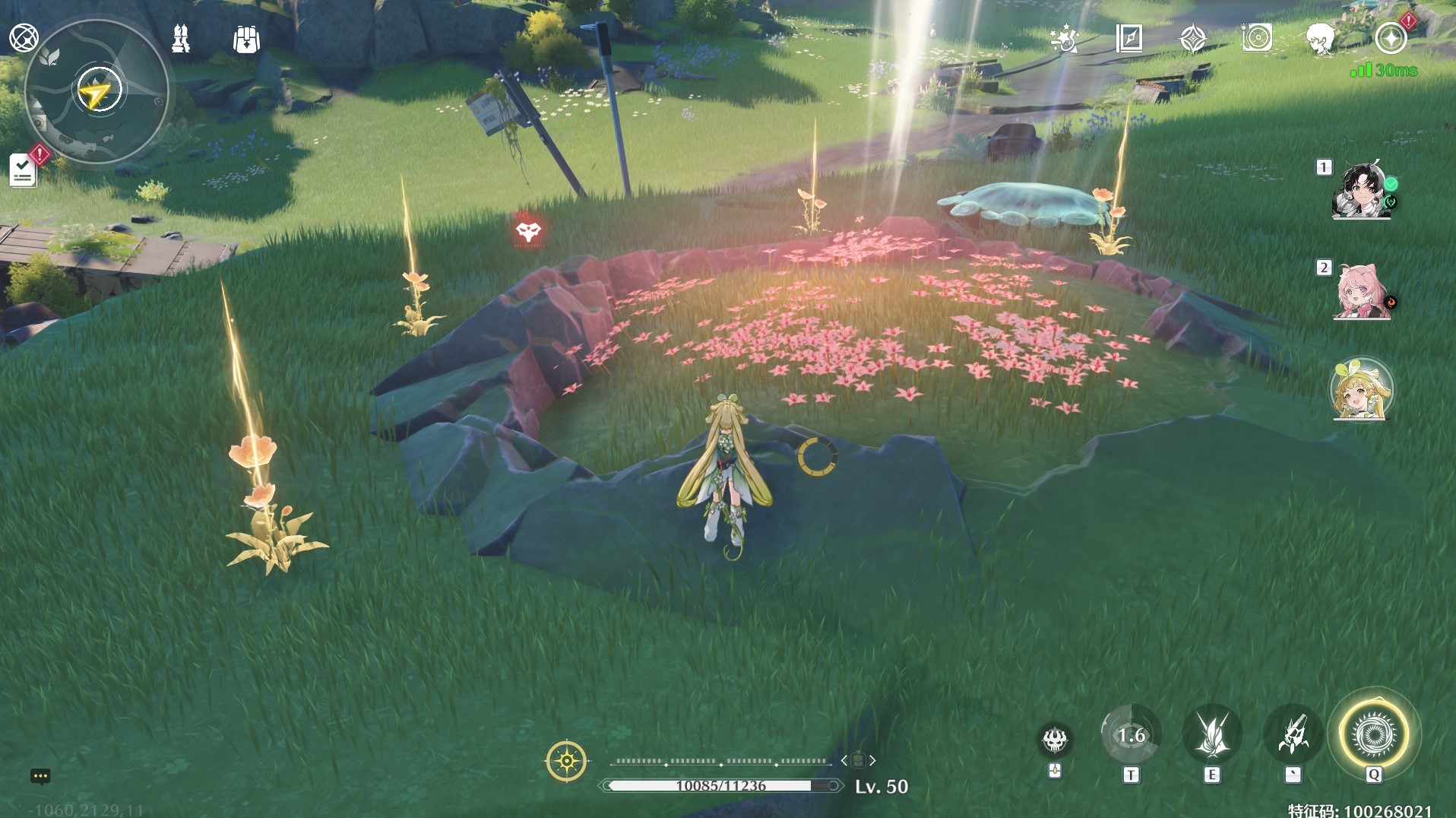
Task: Select the blonde active character portrait
Action: pos(1362,390)
